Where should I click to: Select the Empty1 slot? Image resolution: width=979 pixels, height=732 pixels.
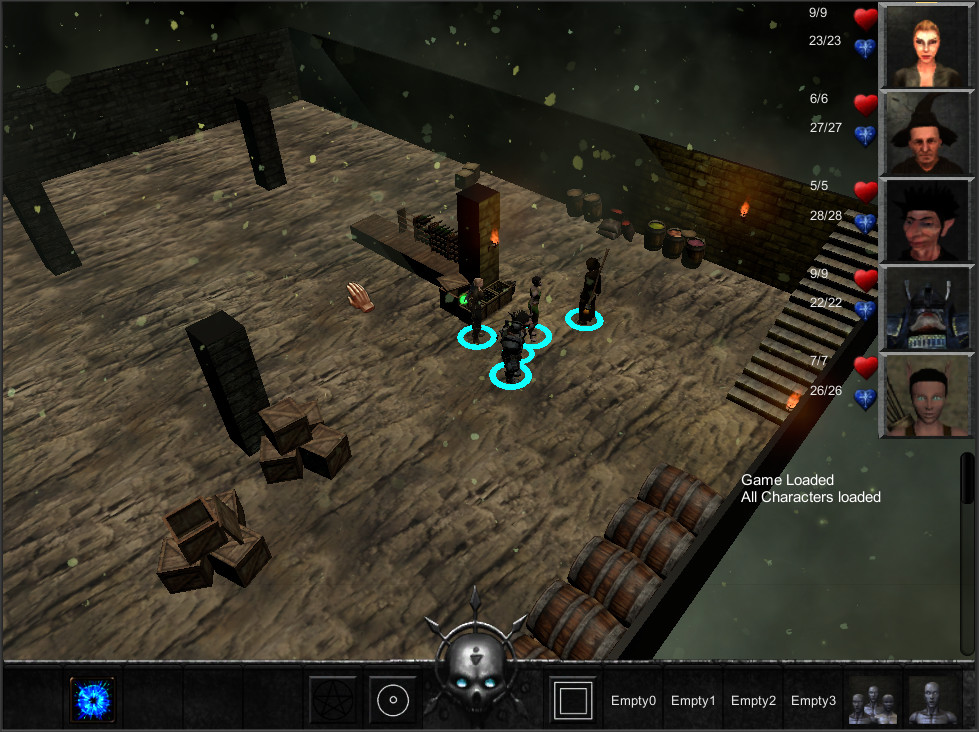coord(693,701)
